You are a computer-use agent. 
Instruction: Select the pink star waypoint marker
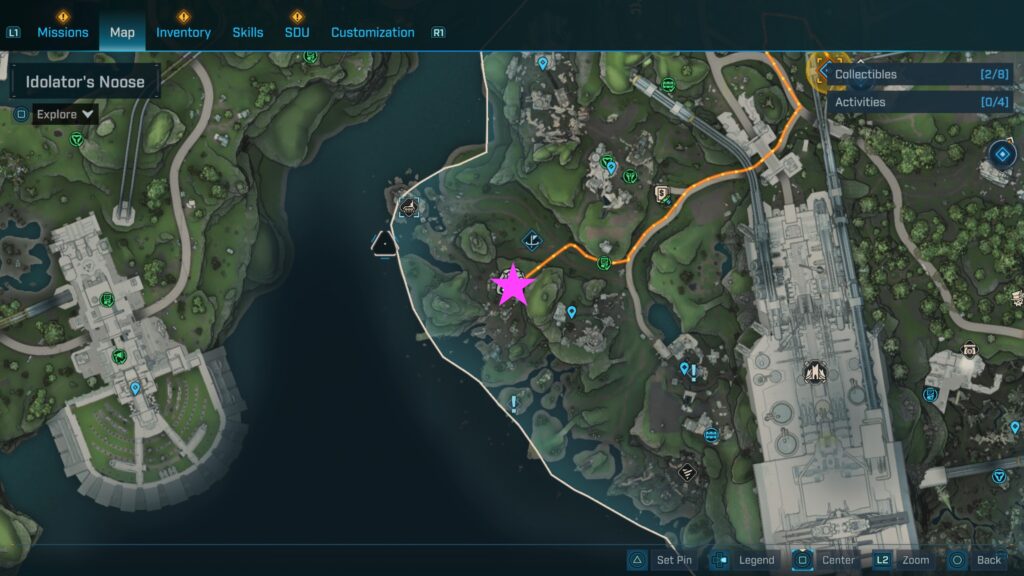[x=513, y=286]
